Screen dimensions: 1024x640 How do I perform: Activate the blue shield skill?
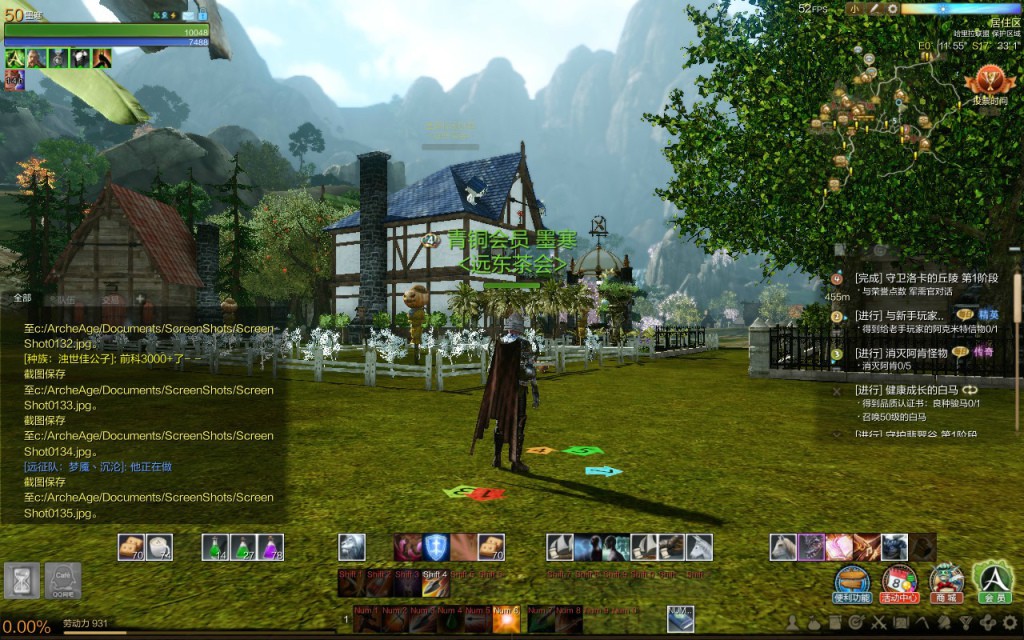435,547
